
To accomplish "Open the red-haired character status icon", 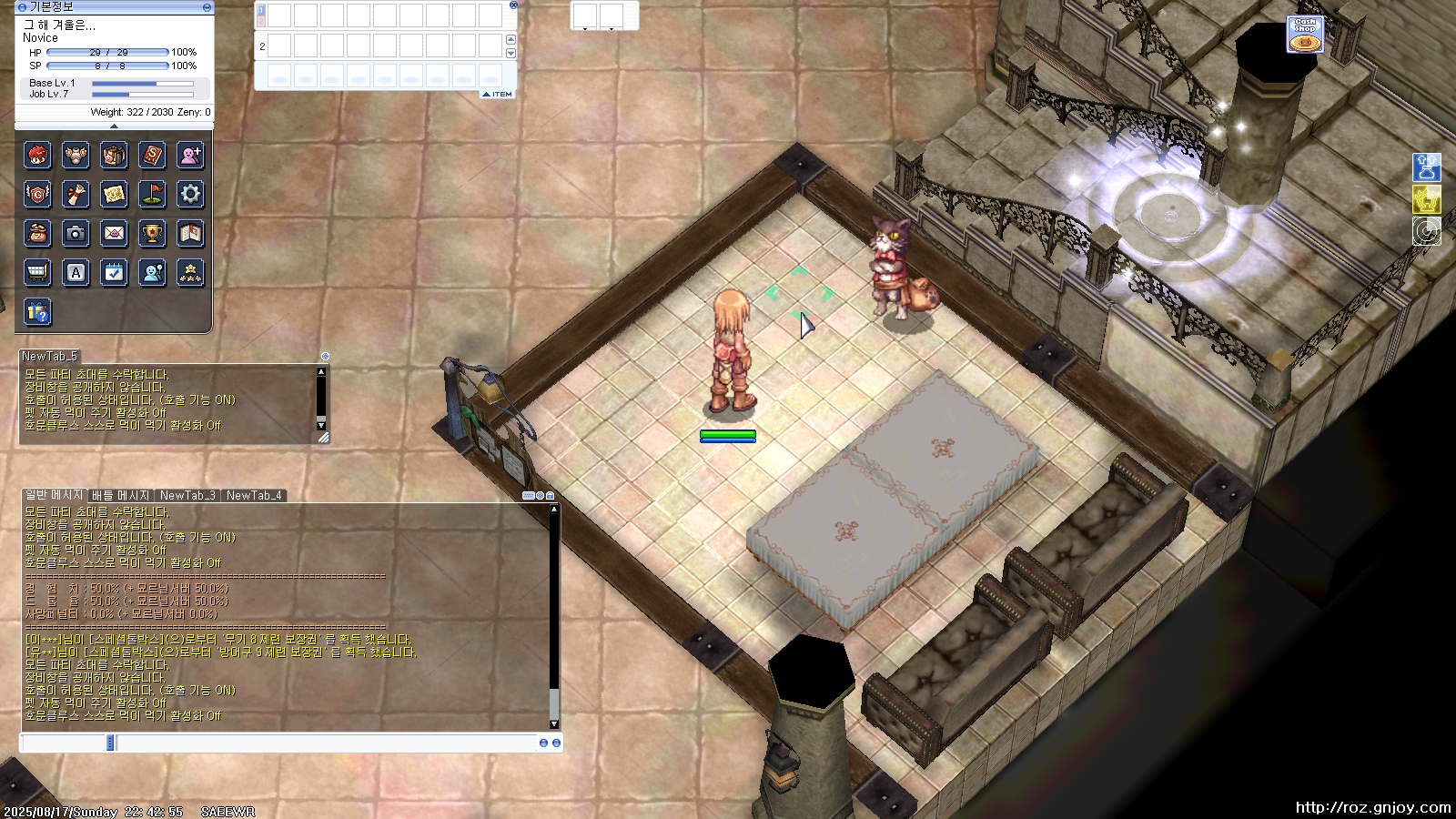I will (37, 156).
